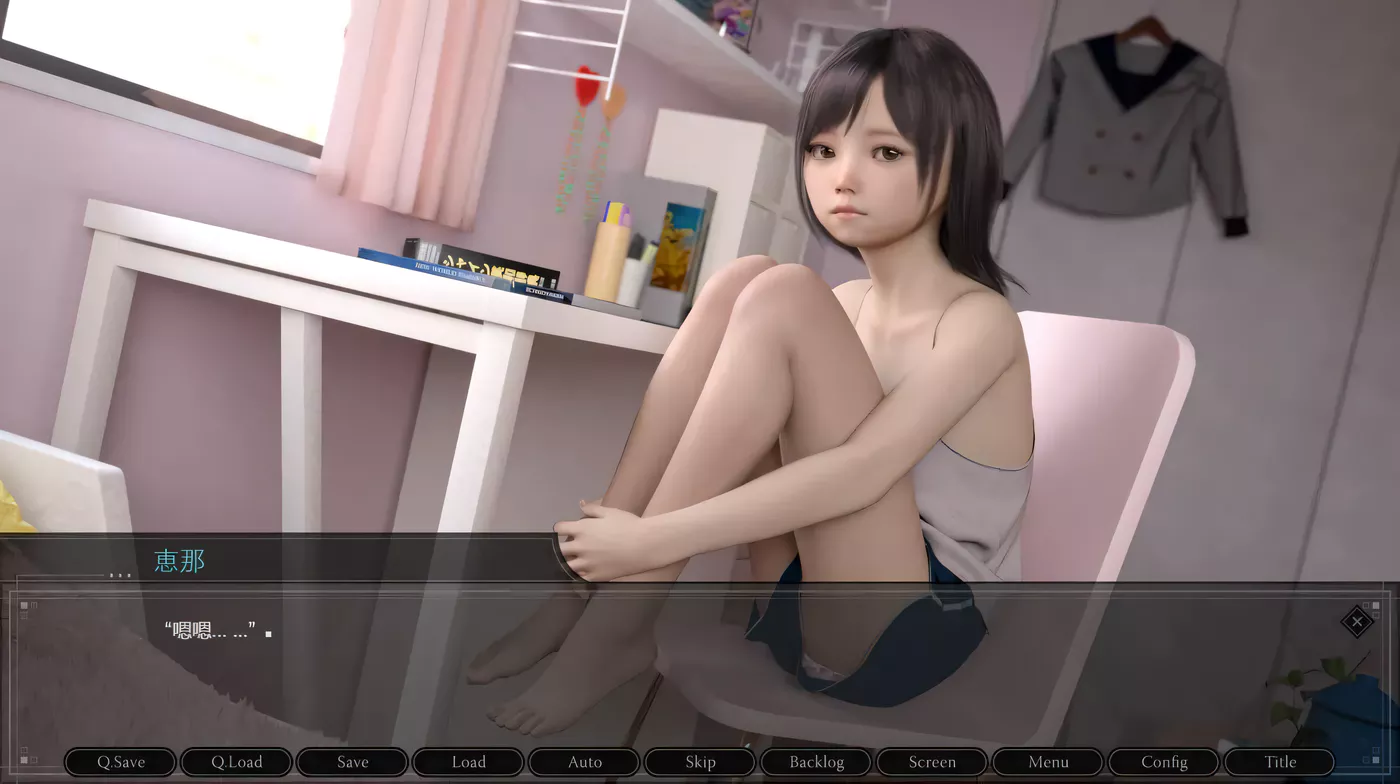
Task: Return to the Title screen
Action: [x=1280, y=761]
